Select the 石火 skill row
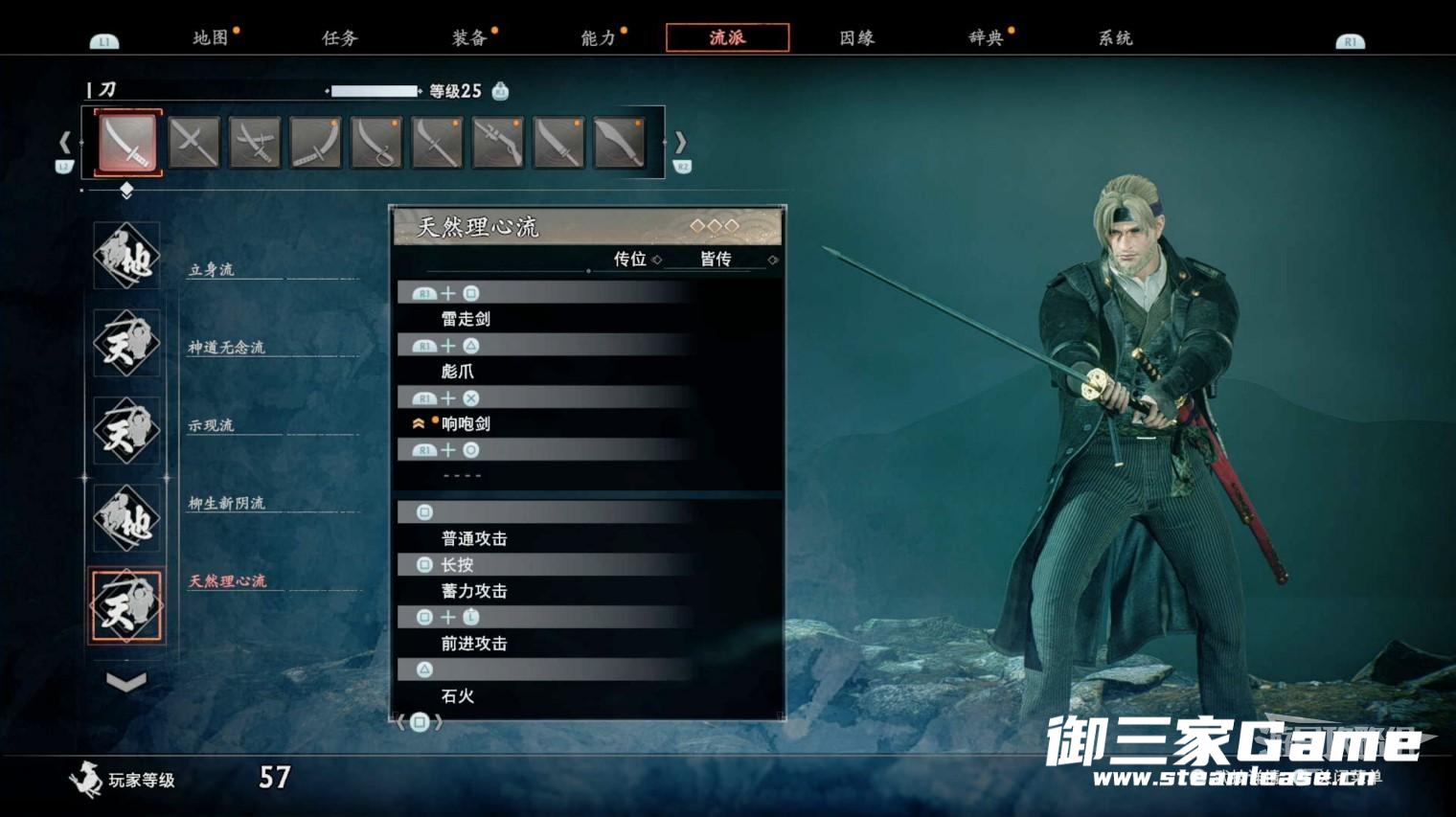Image resolution: width=1456 pixels, height=817 pixels. (458, 696)
